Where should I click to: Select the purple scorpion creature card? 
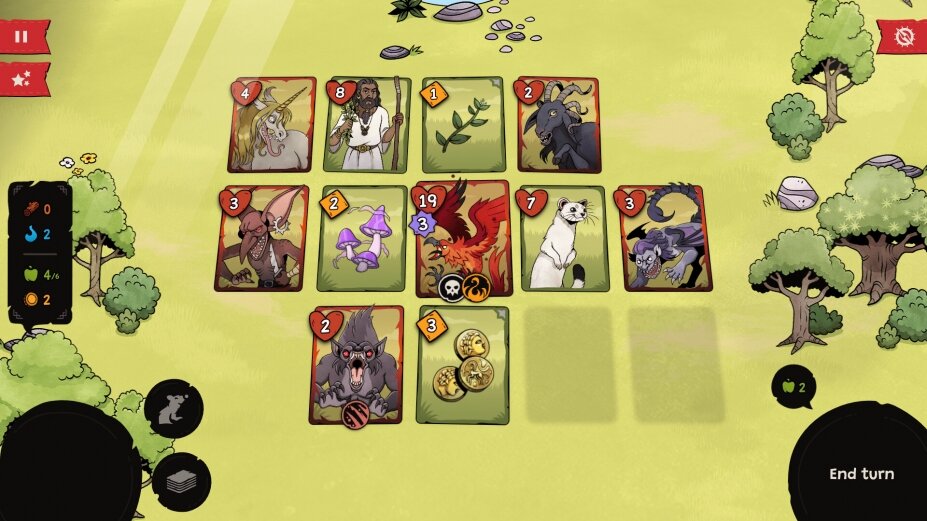click(x=666, y=239)
